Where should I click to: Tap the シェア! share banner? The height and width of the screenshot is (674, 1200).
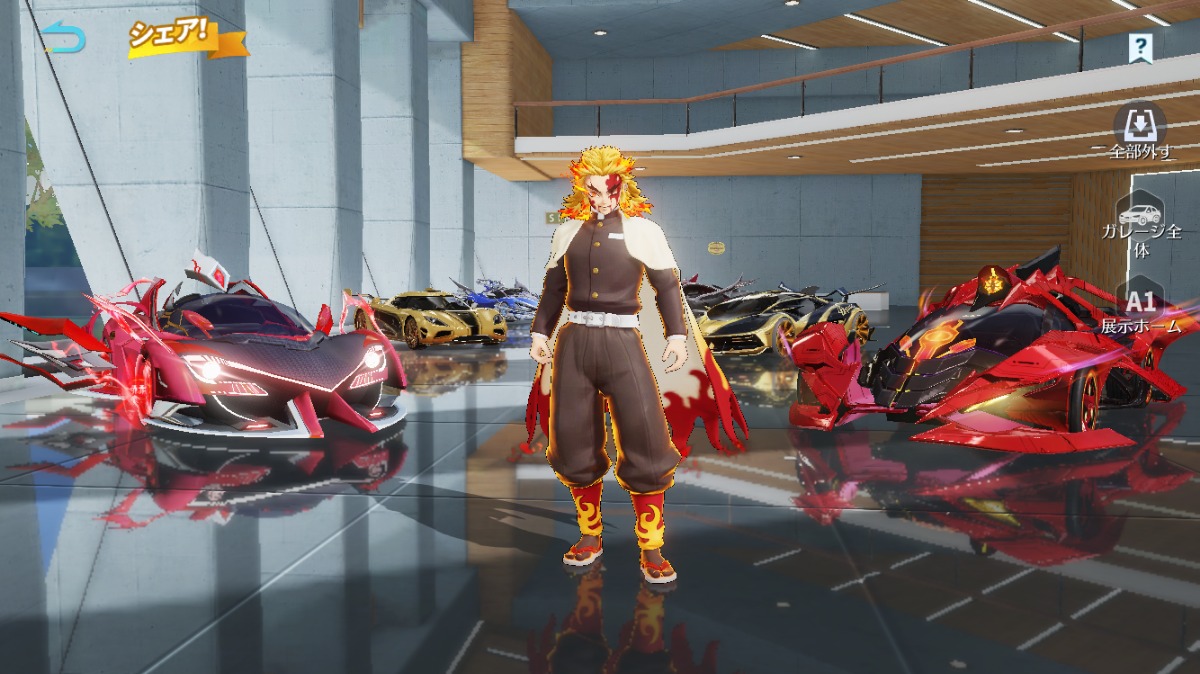pyautogui.click(x=172, y=36)
